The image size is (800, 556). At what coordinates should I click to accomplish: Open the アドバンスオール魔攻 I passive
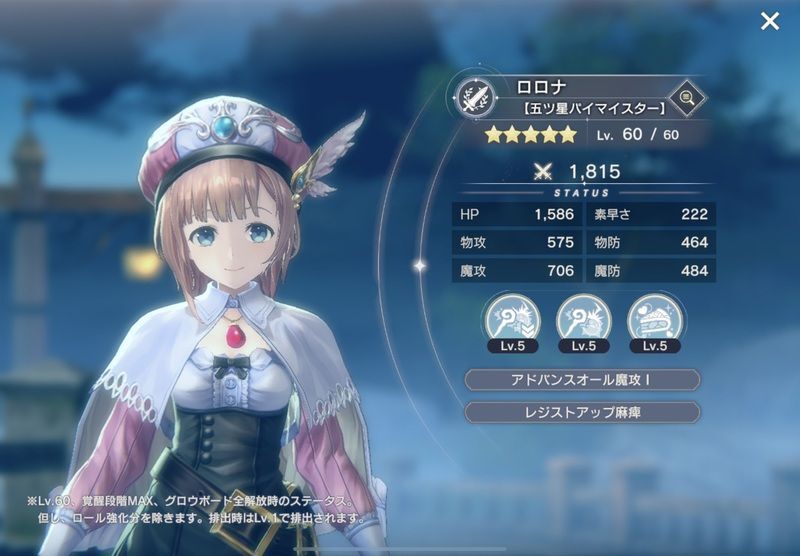pos(582,380)
